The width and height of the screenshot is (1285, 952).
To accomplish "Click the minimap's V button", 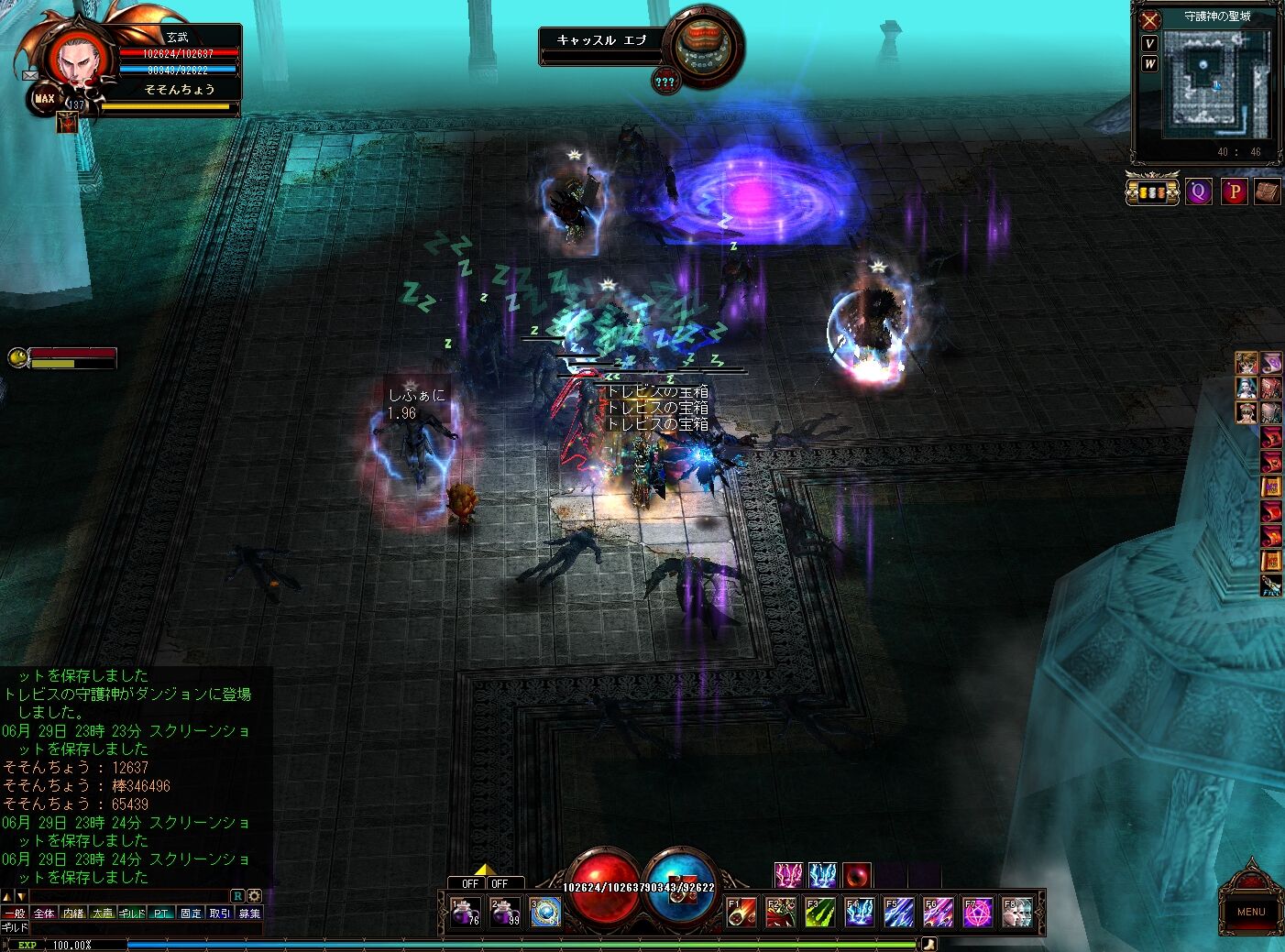I will (x=1149, y=44).
